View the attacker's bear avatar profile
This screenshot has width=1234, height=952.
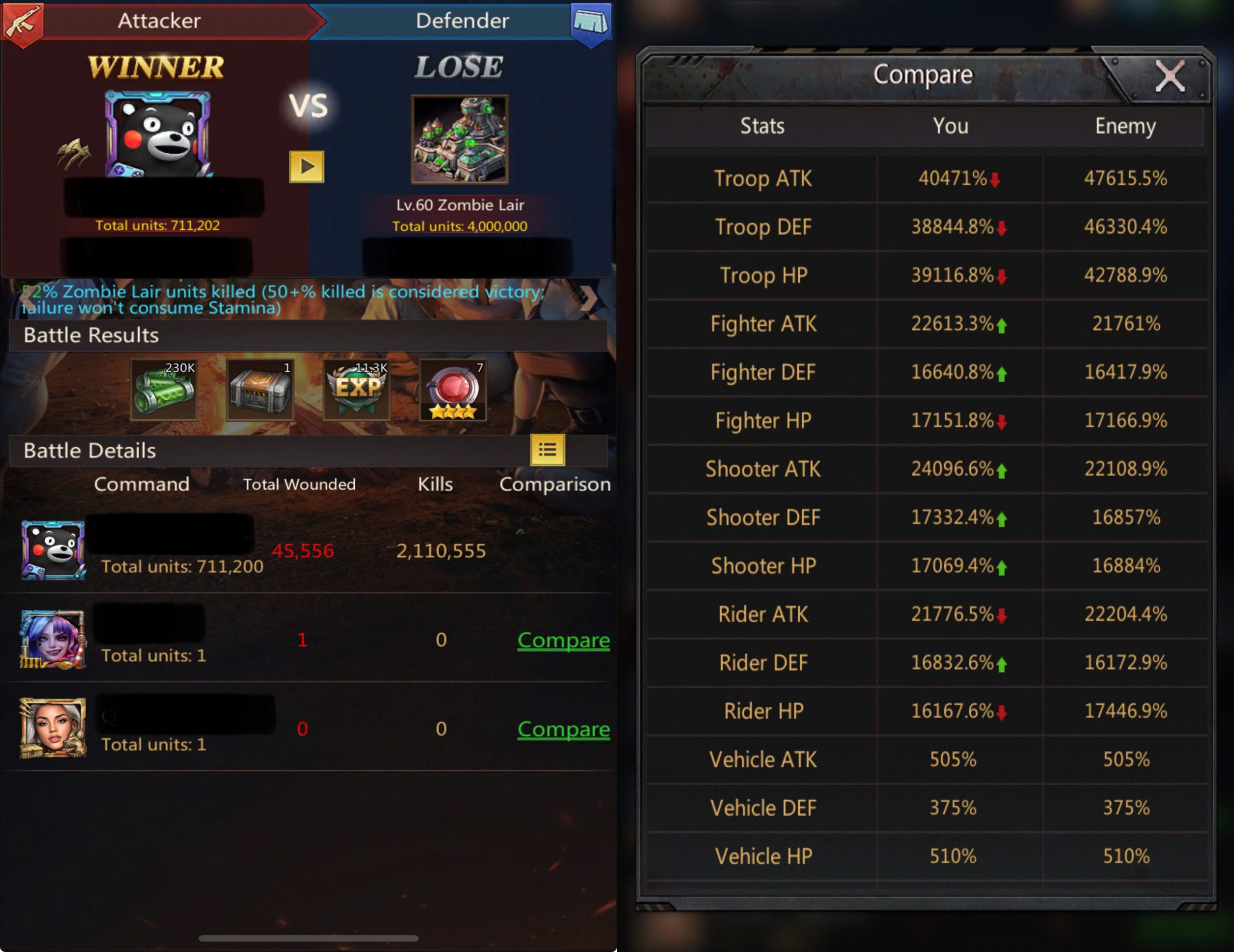(x=157, y=134)
